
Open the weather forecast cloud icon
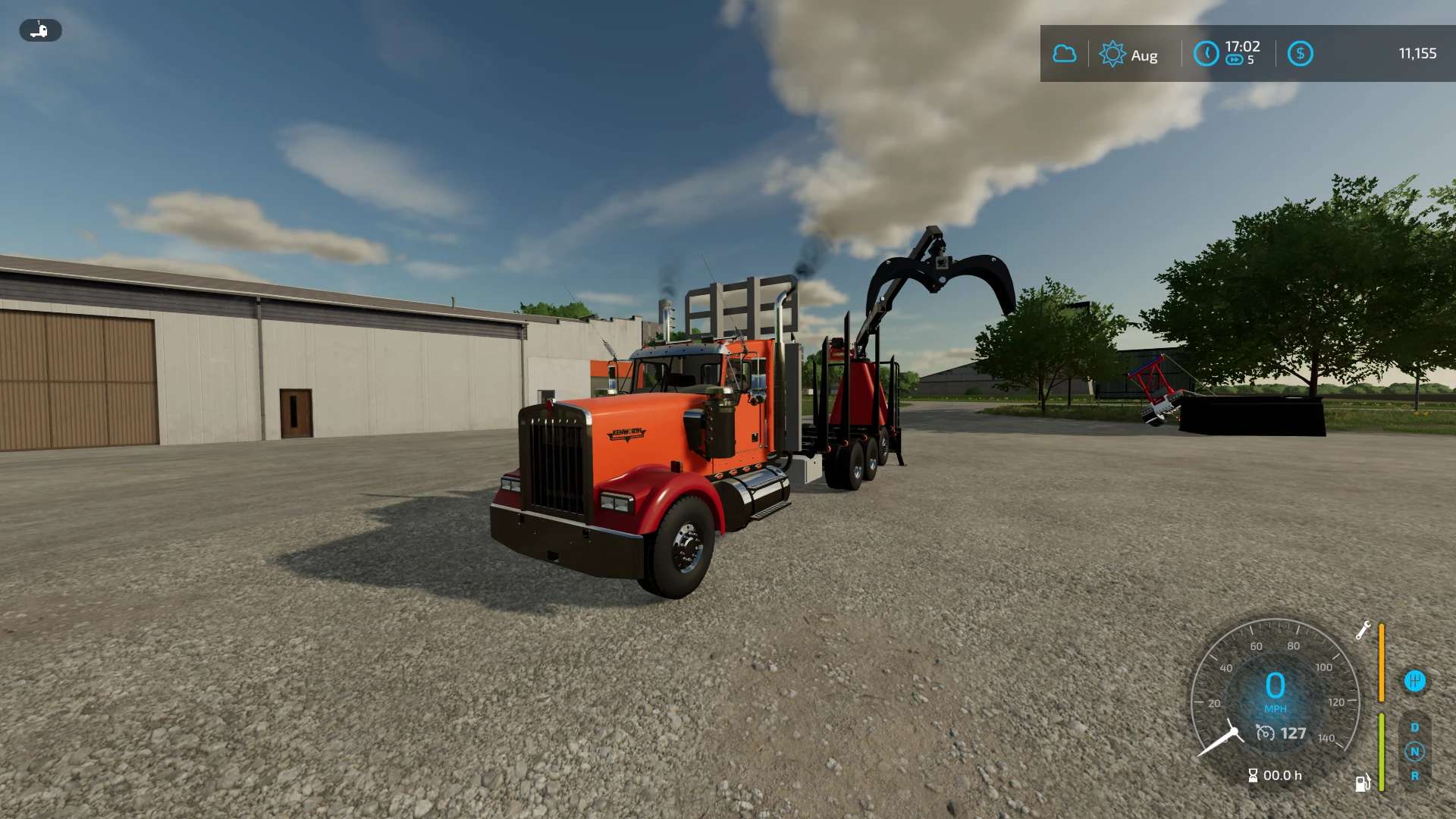pos(1064,54)
